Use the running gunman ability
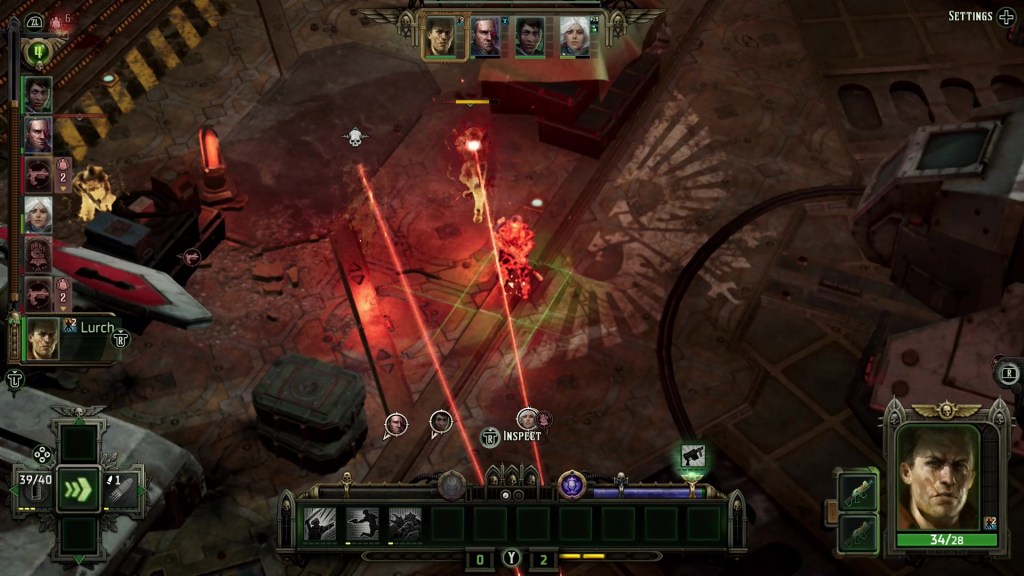1024x576 pixels. click(362, 523)
